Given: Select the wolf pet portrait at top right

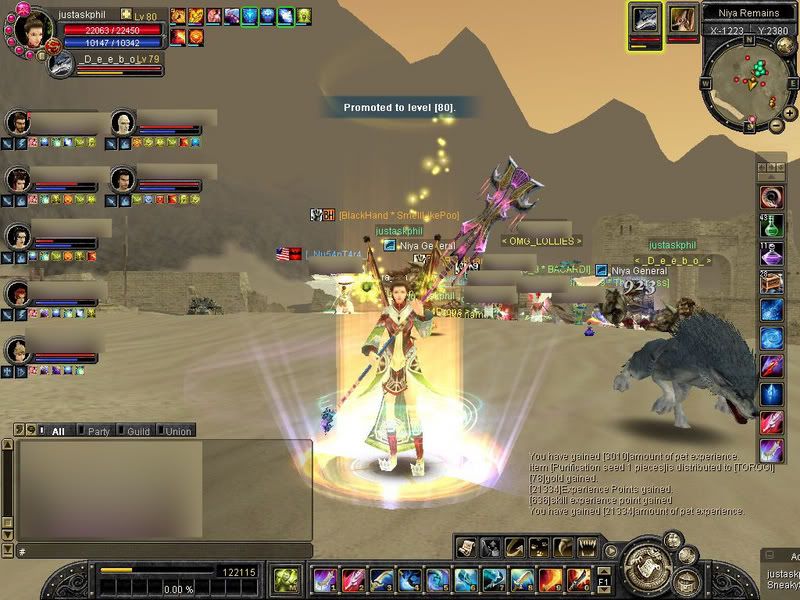Looking at the screenshot, I should click(645, 19).
